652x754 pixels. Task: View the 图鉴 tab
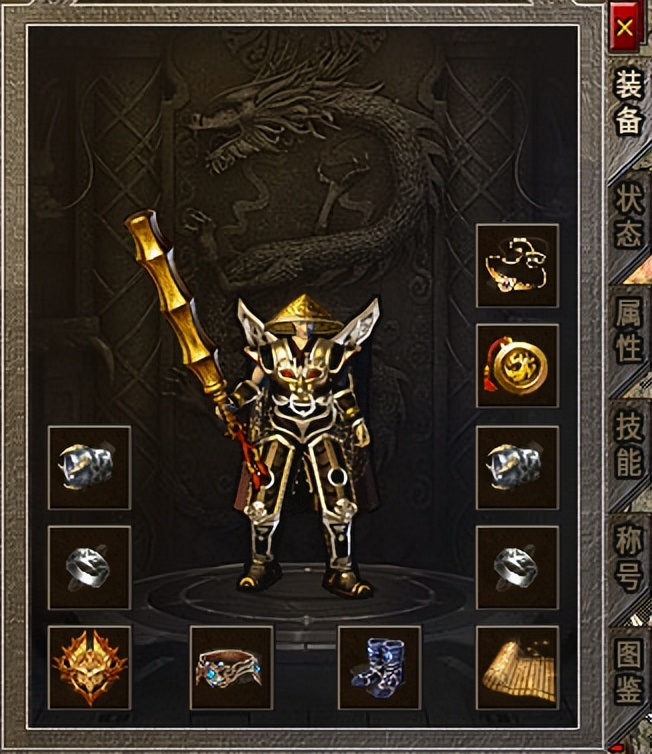click(628, 670)
